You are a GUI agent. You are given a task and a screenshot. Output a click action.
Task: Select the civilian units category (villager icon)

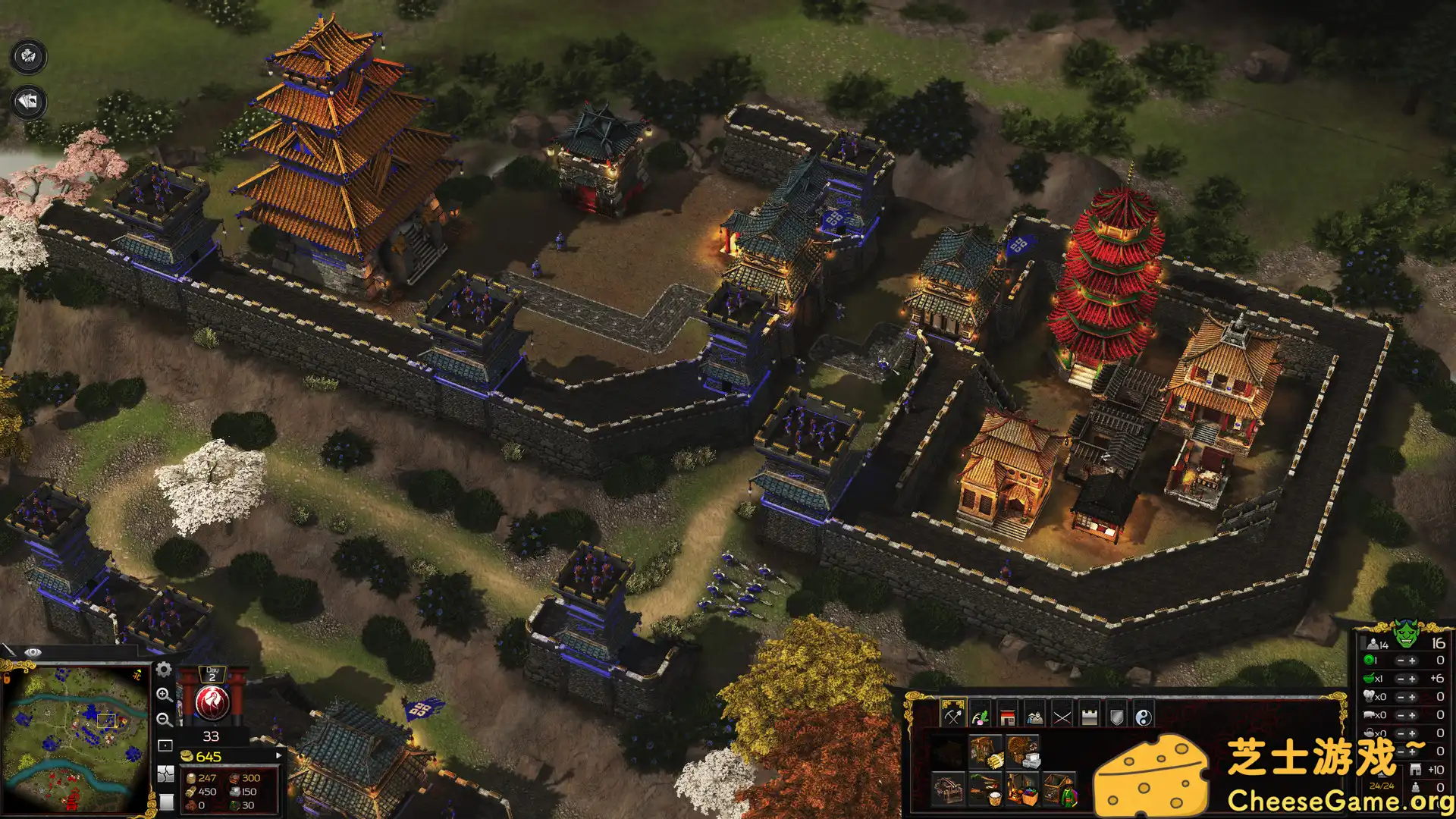[1035, 717]
